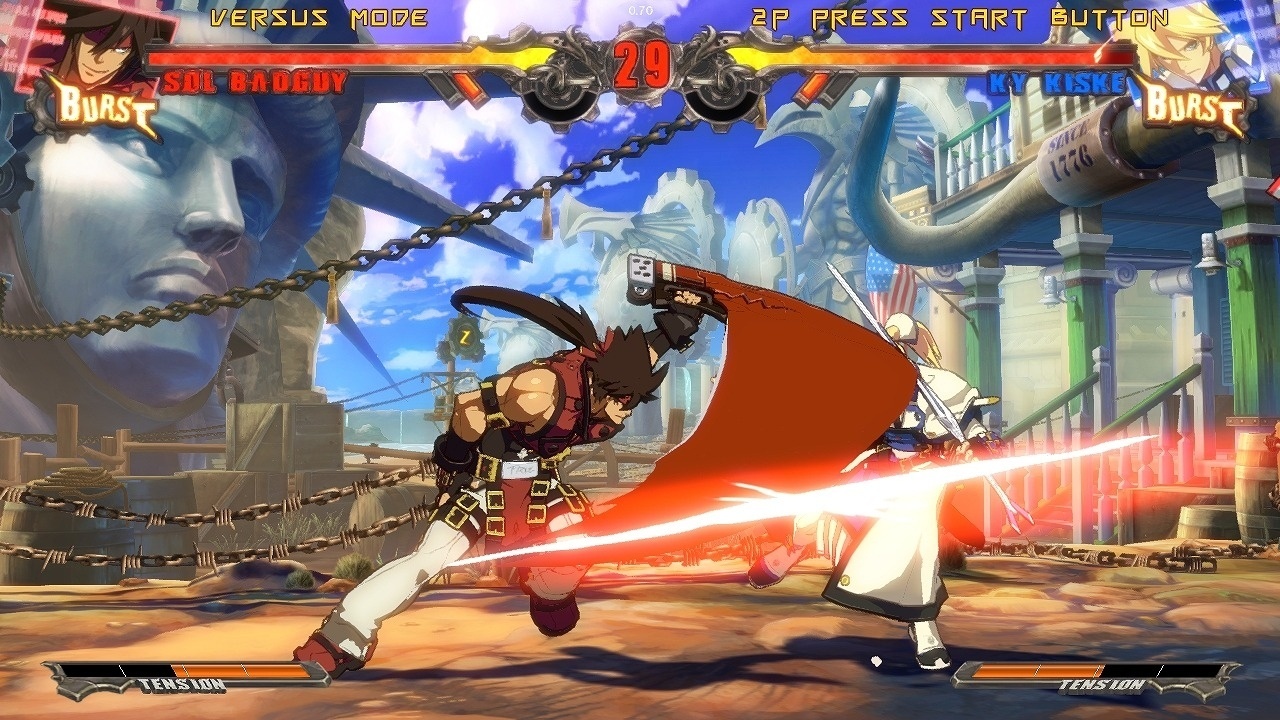Viewport: 1280px width, 720px height.
Task: Click the gear emblem holding the round timer
Action: point(640,95)
